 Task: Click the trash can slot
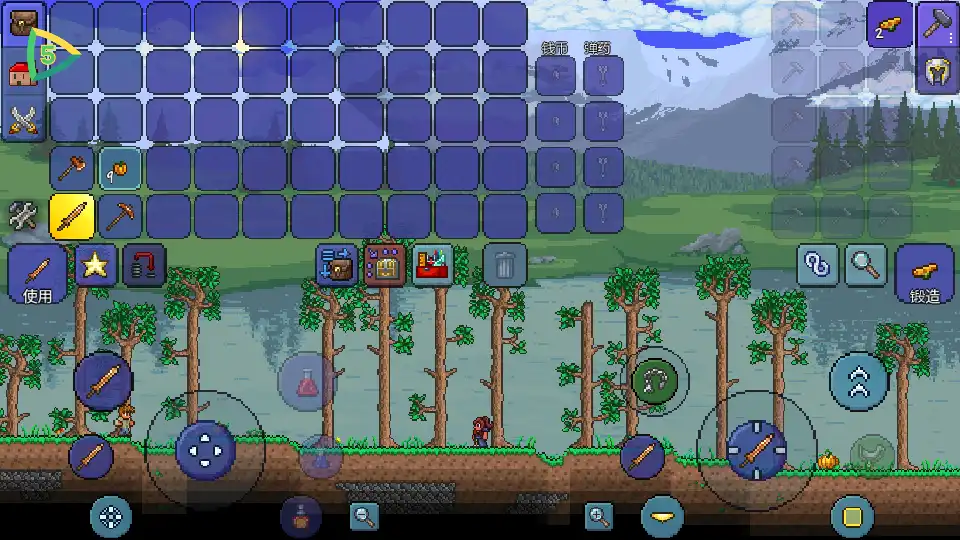(x=505, y=265)
